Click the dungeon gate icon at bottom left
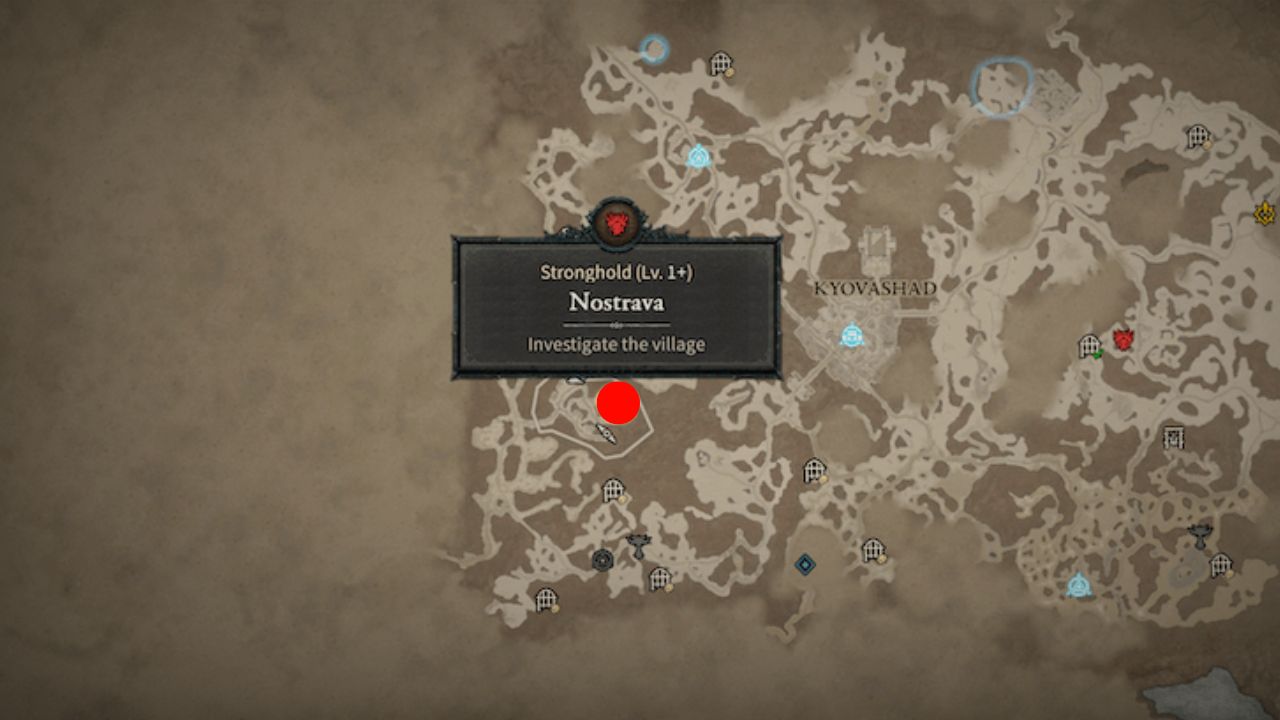The height and width of the screenshot is (720, 1280). click(x=545, y=599)
